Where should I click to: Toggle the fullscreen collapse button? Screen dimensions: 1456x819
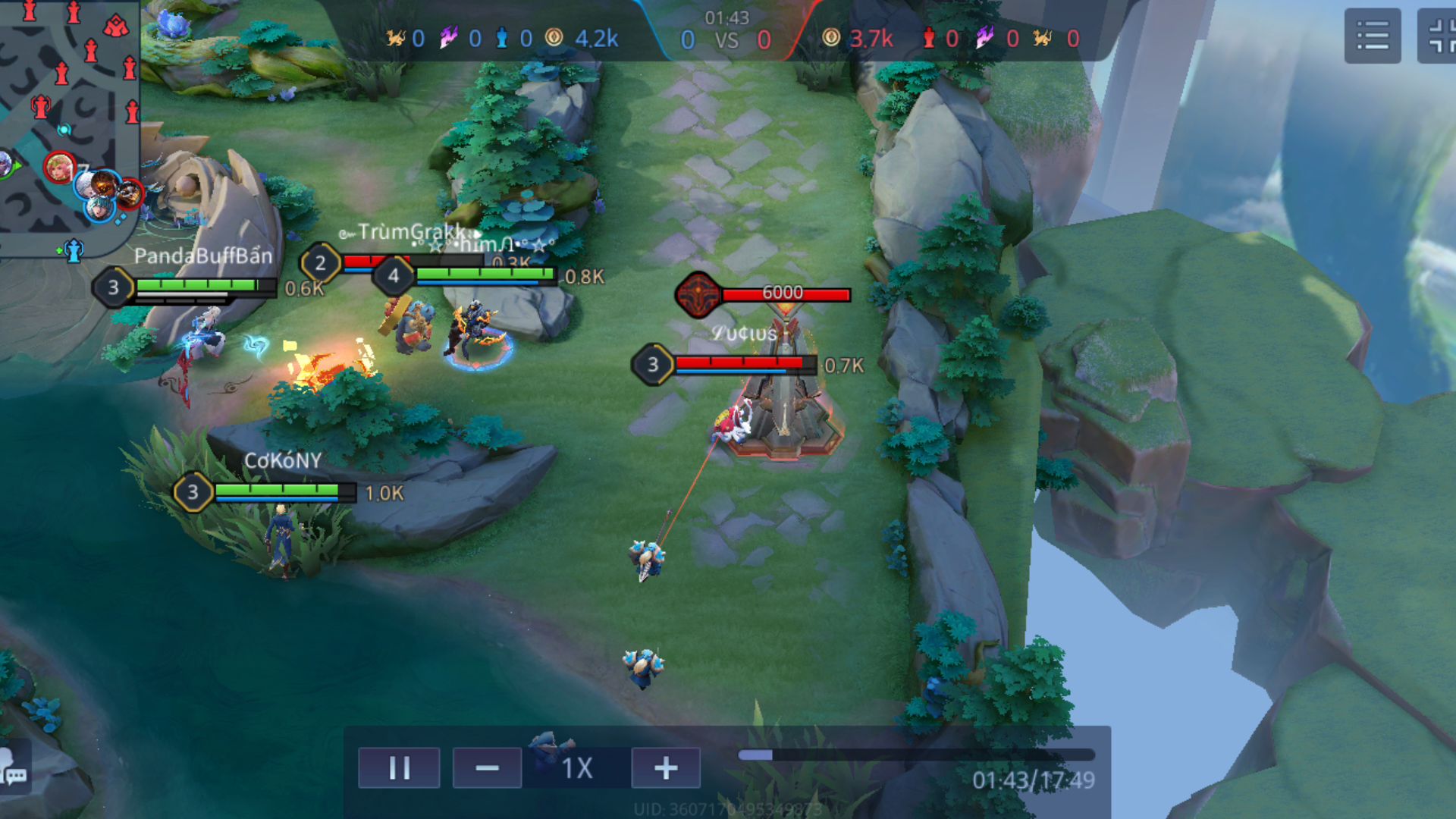(1439, 36)
